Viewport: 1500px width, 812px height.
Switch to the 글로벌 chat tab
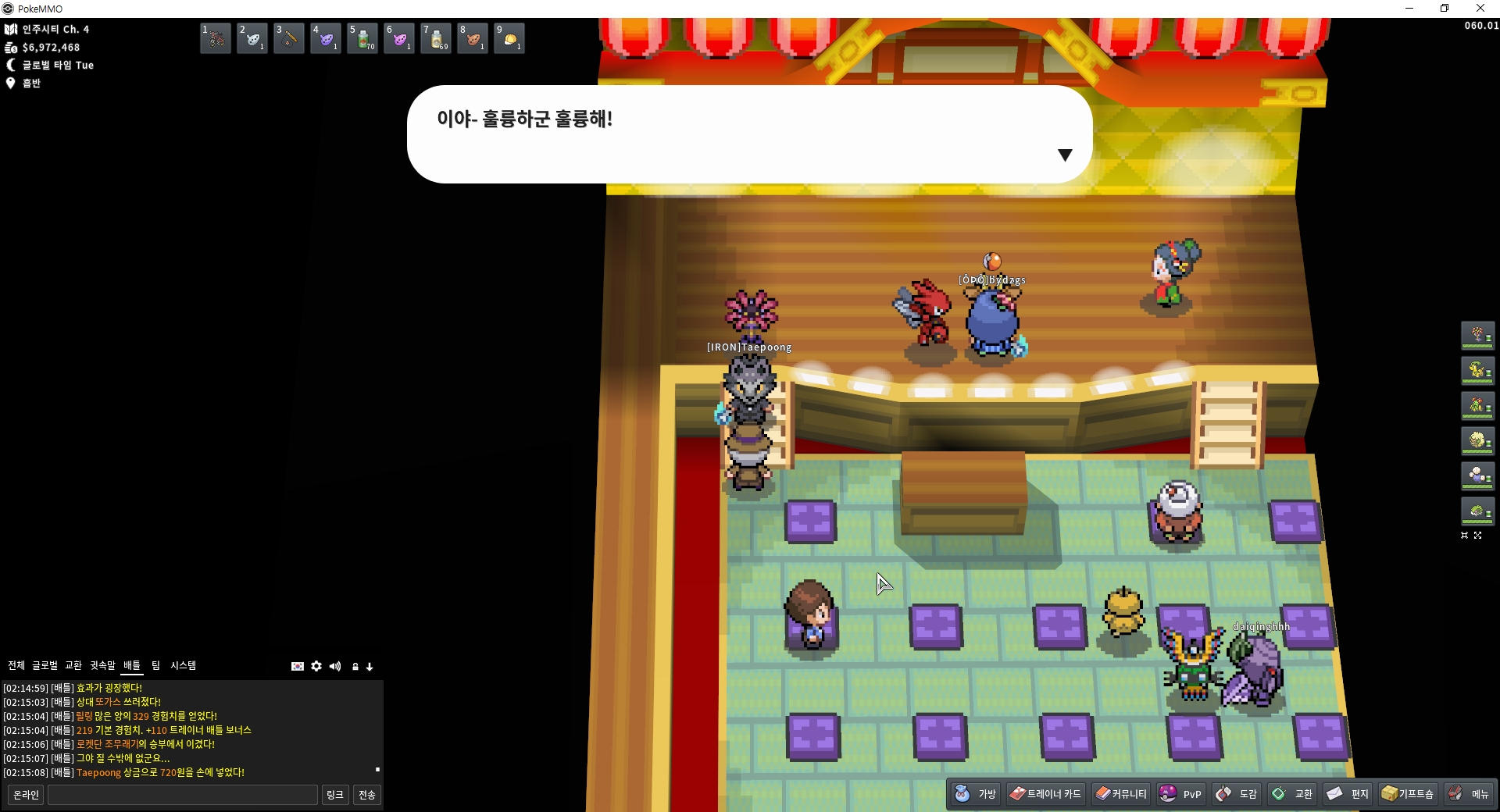tap(45, 665)
